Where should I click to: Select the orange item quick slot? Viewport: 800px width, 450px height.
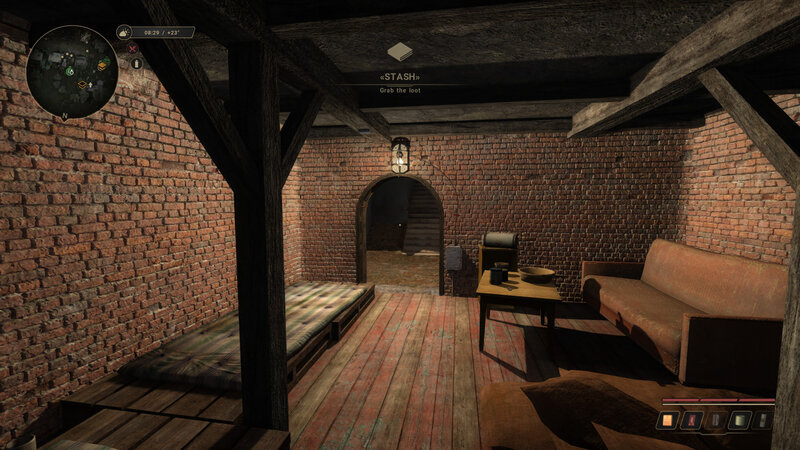pyautogui.click(x=667, y=421)
